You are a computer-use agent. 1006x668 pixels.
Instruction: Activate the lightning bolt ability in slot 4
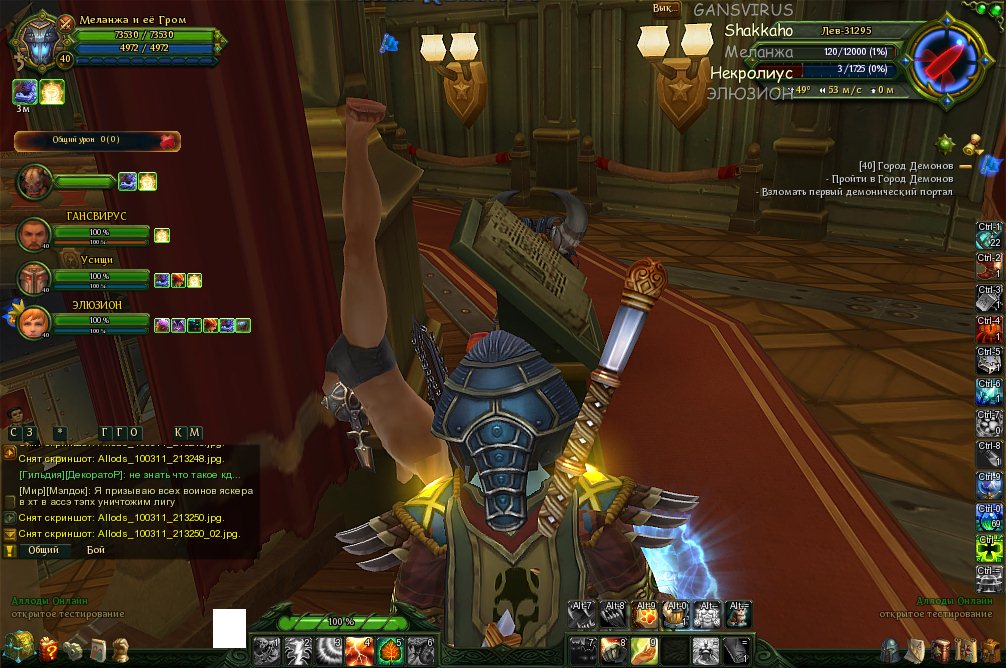click(x=359, y=651)
